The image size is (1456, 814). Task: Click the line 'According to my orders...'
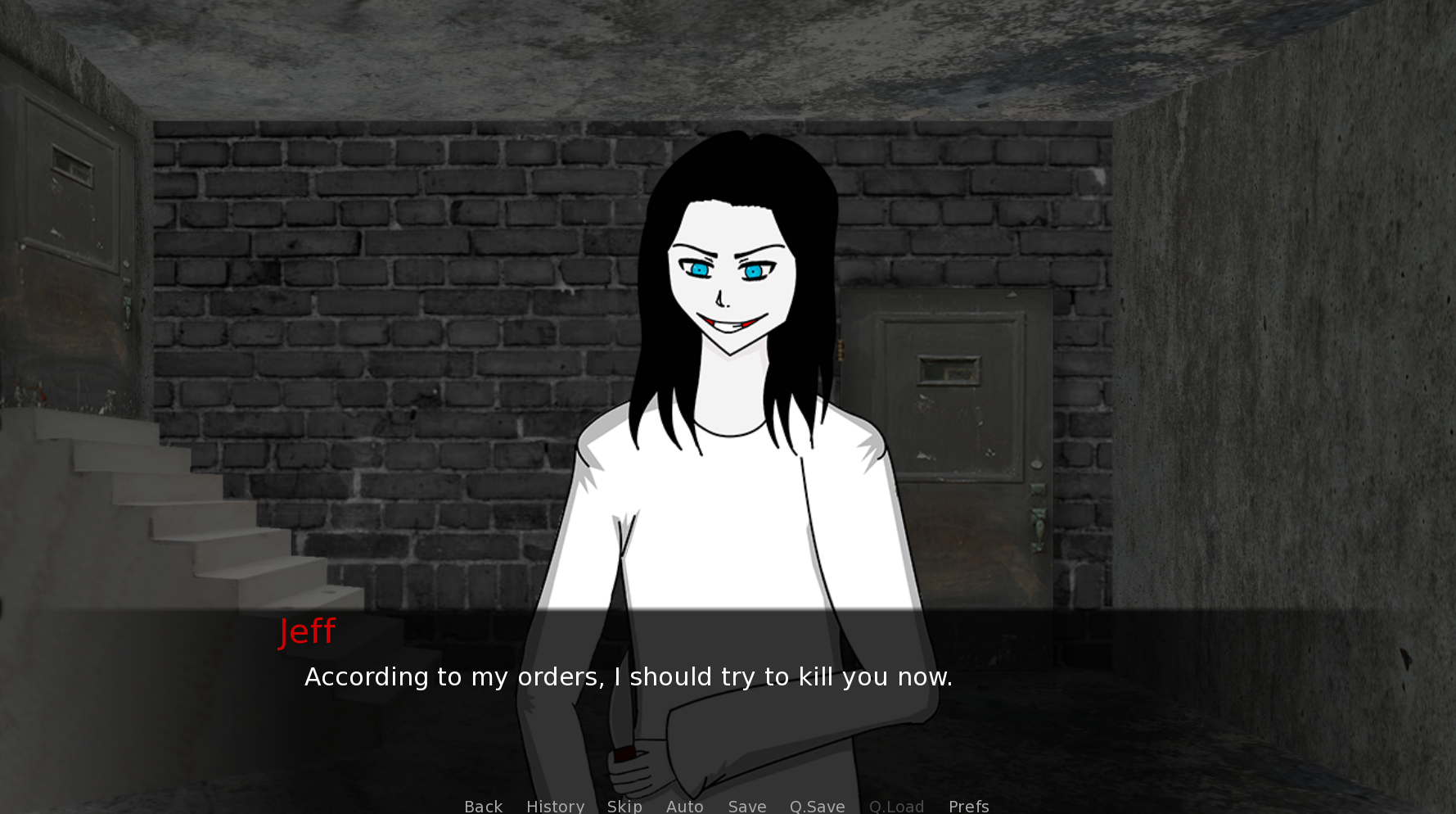click(x=629, y=676)
